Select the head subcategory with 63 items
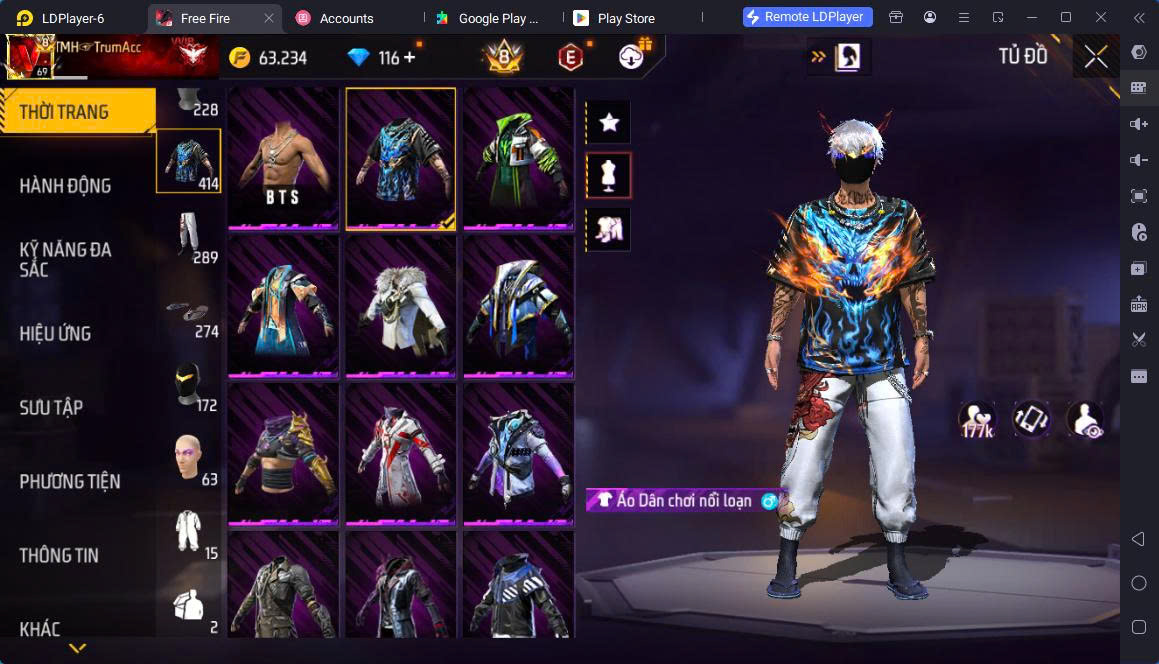This screenshot has height=664, width=1159. [x=188, y=459]
